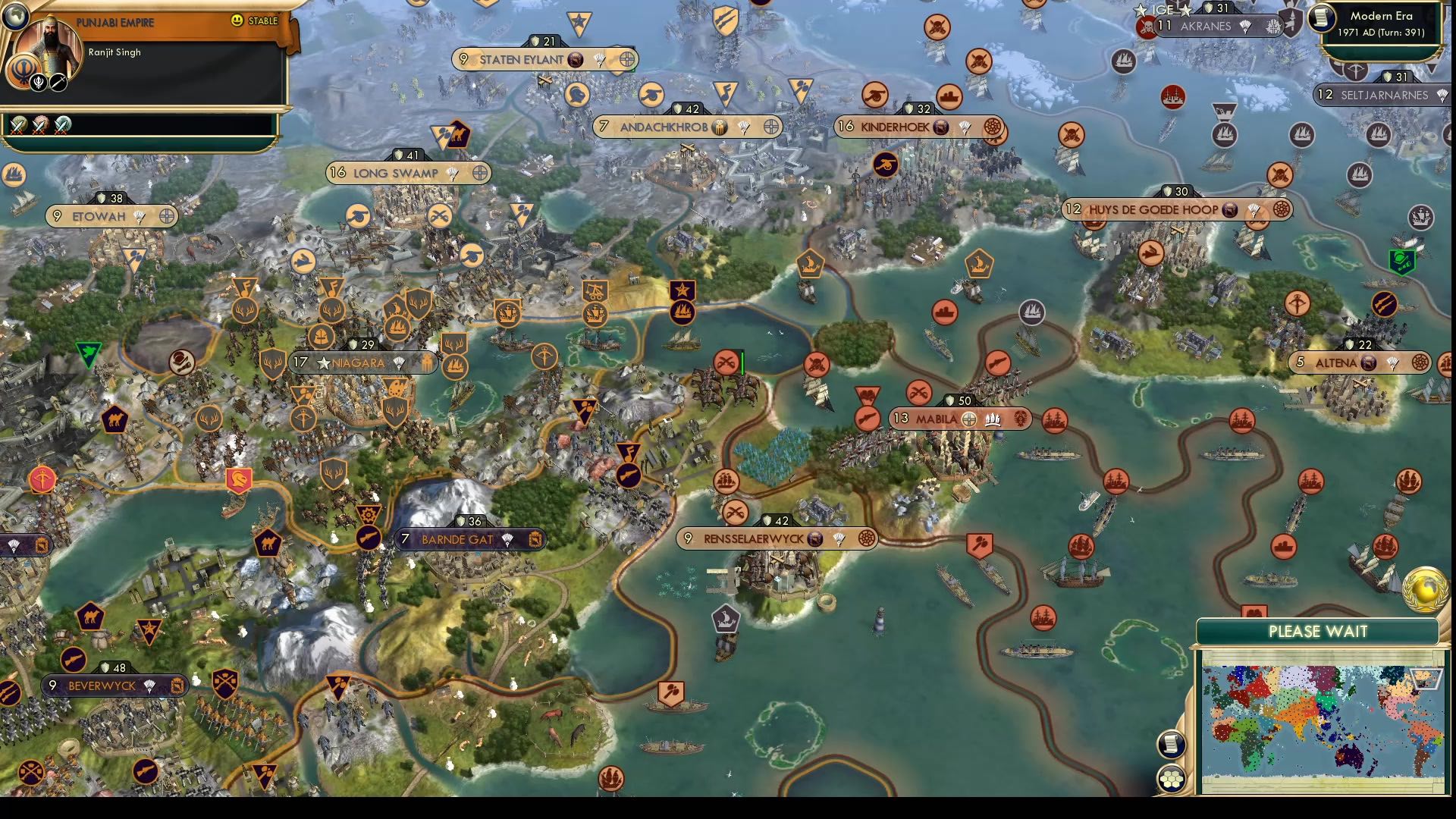The height and width of the screenshot is (819, 1456).
Task: Click the globe icon in the top-left corner
Action: point(15,15)
